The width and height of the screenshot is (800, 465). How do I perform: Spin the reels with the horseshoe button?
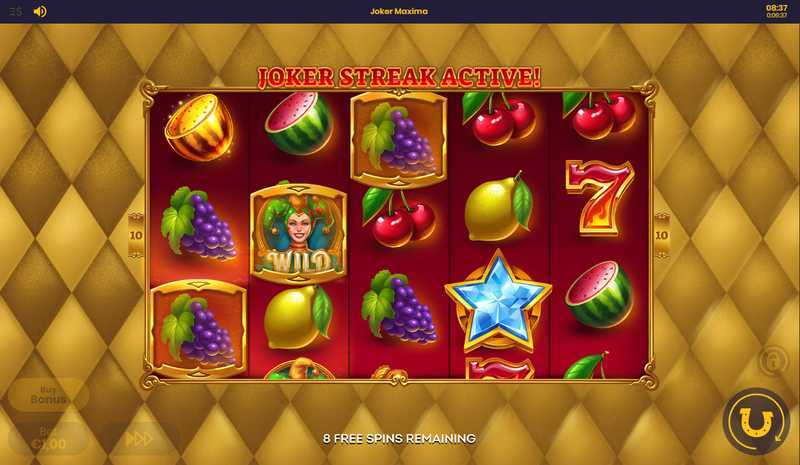[755, 421]
